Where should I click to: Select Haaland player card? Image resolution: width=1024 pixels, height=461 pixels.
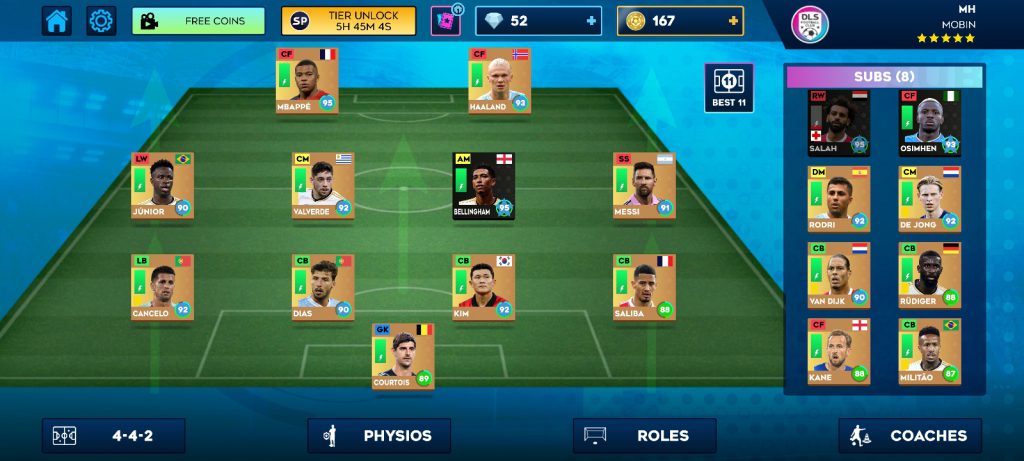[499, 79]
